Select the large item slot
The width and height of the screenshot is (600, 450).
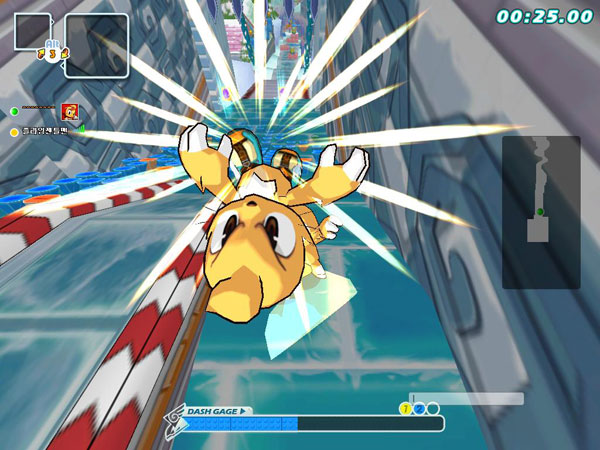pyautogui.click(x=97, y=45)
